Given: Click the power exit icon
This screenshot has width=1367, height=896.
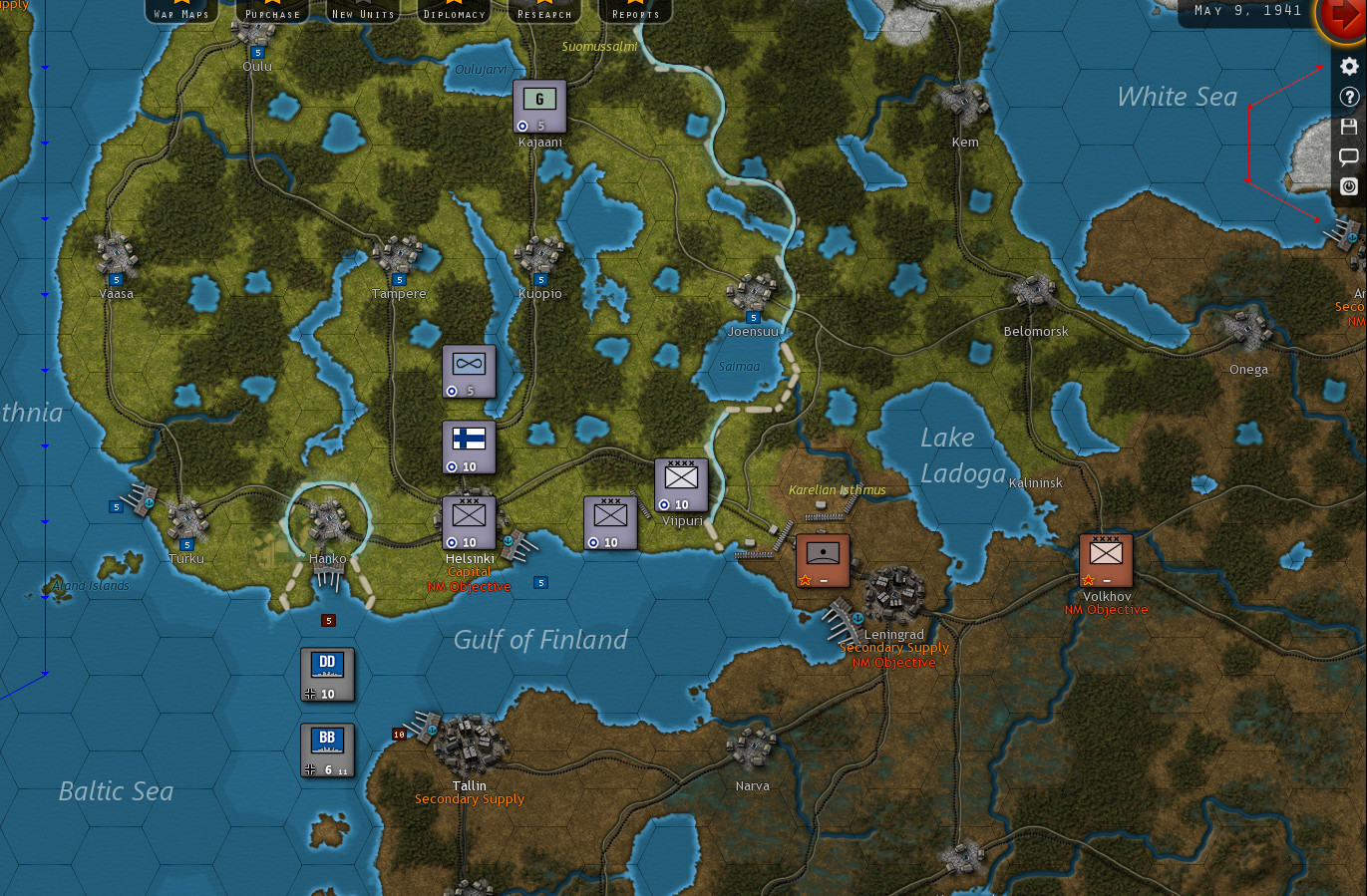Looking at the screenshot, I should (1349, 186).
